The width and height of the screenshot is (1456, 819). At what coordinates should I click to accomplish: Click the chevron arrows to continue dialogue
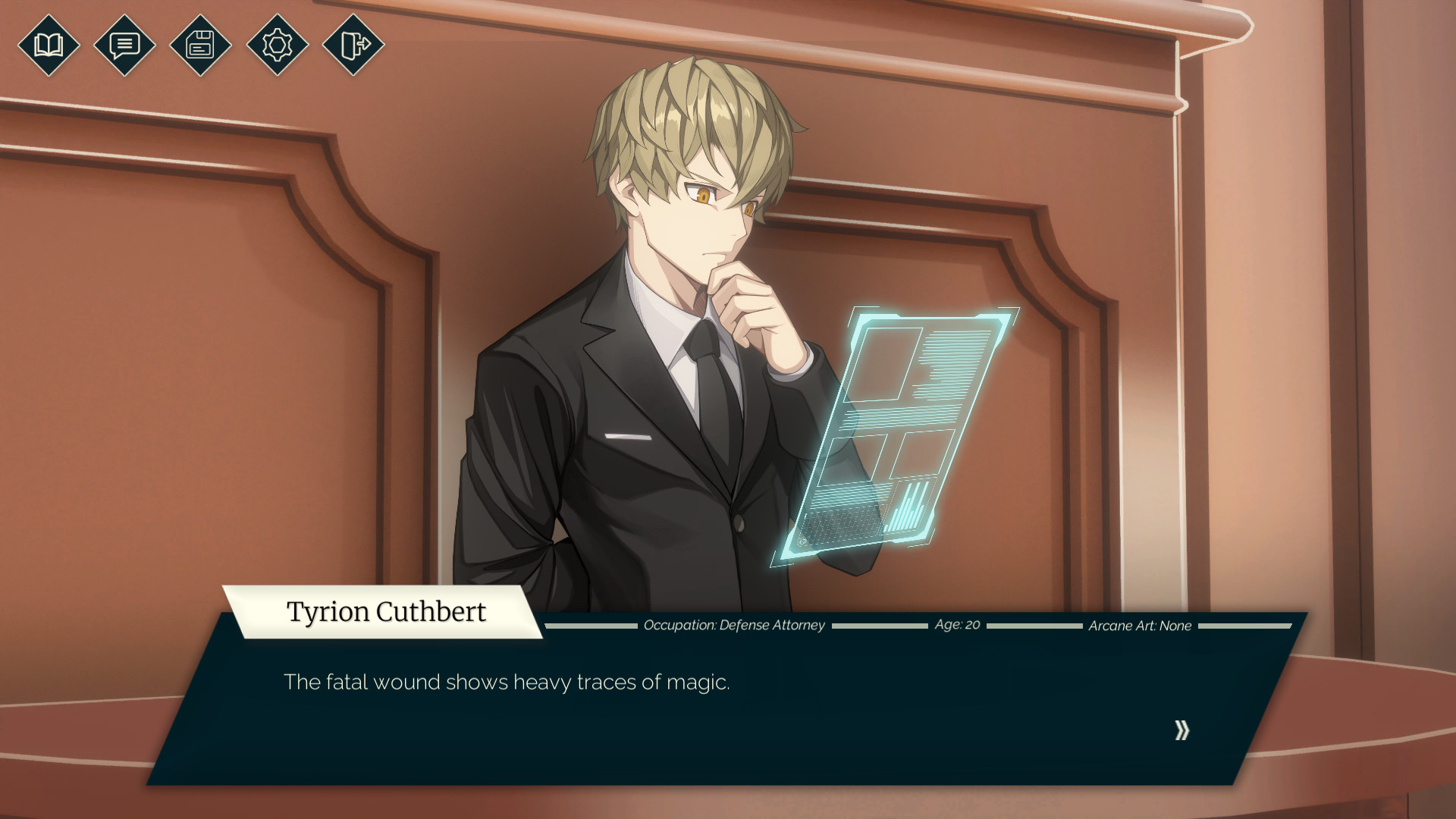pos(1181,730)
